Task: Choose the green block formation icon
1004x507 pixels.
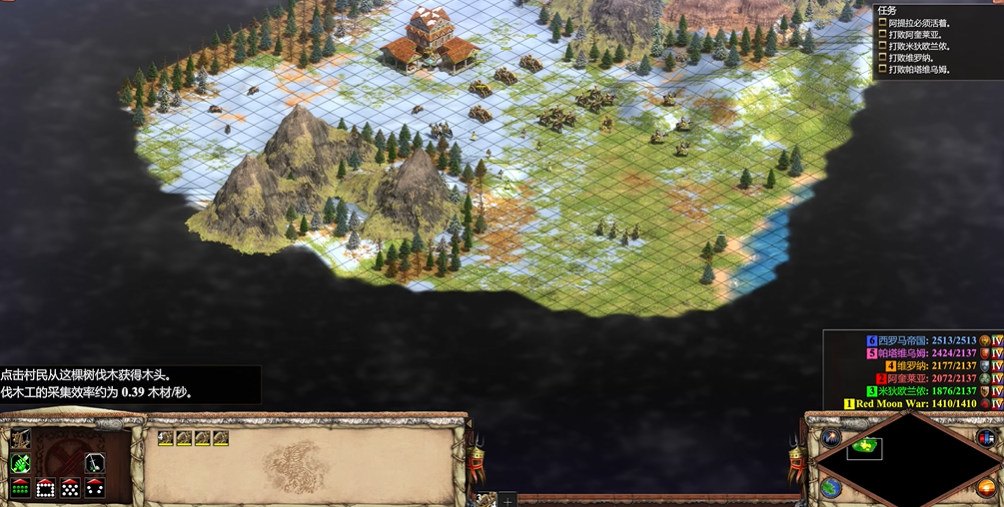Action: click(20, 488)
